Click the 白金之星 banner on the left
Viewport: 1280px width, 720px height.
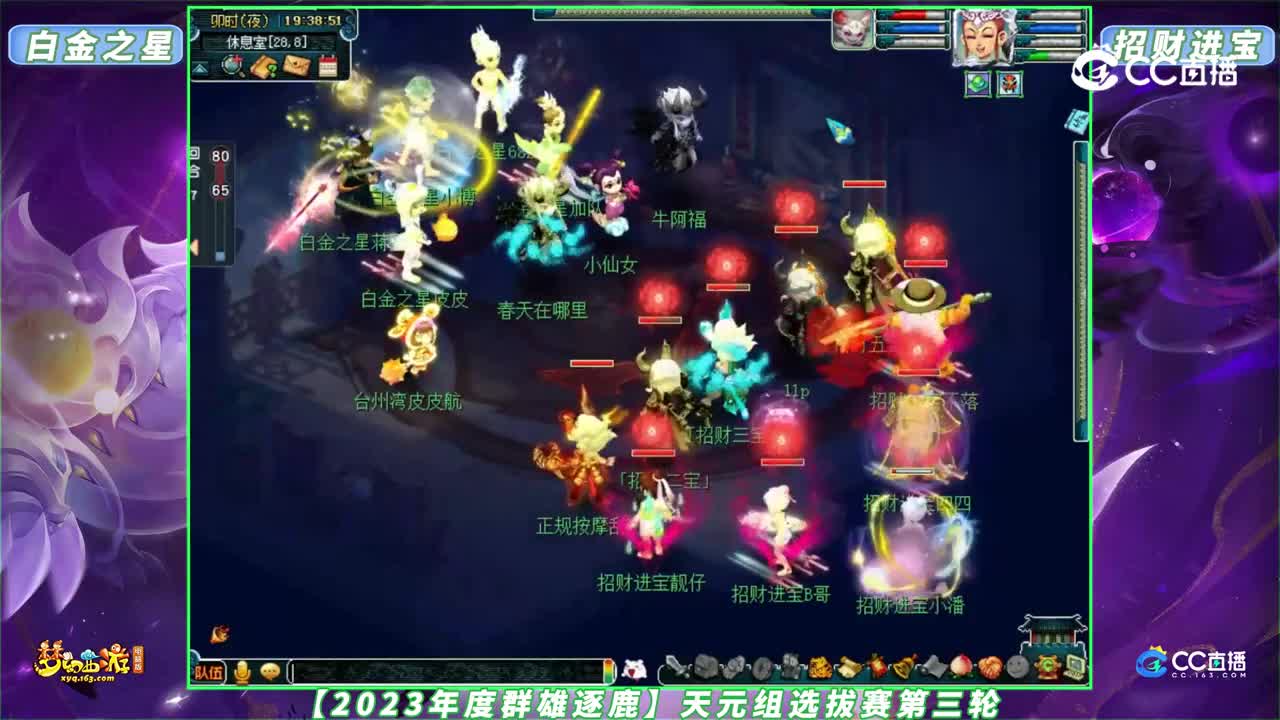[x=95, y=42]
